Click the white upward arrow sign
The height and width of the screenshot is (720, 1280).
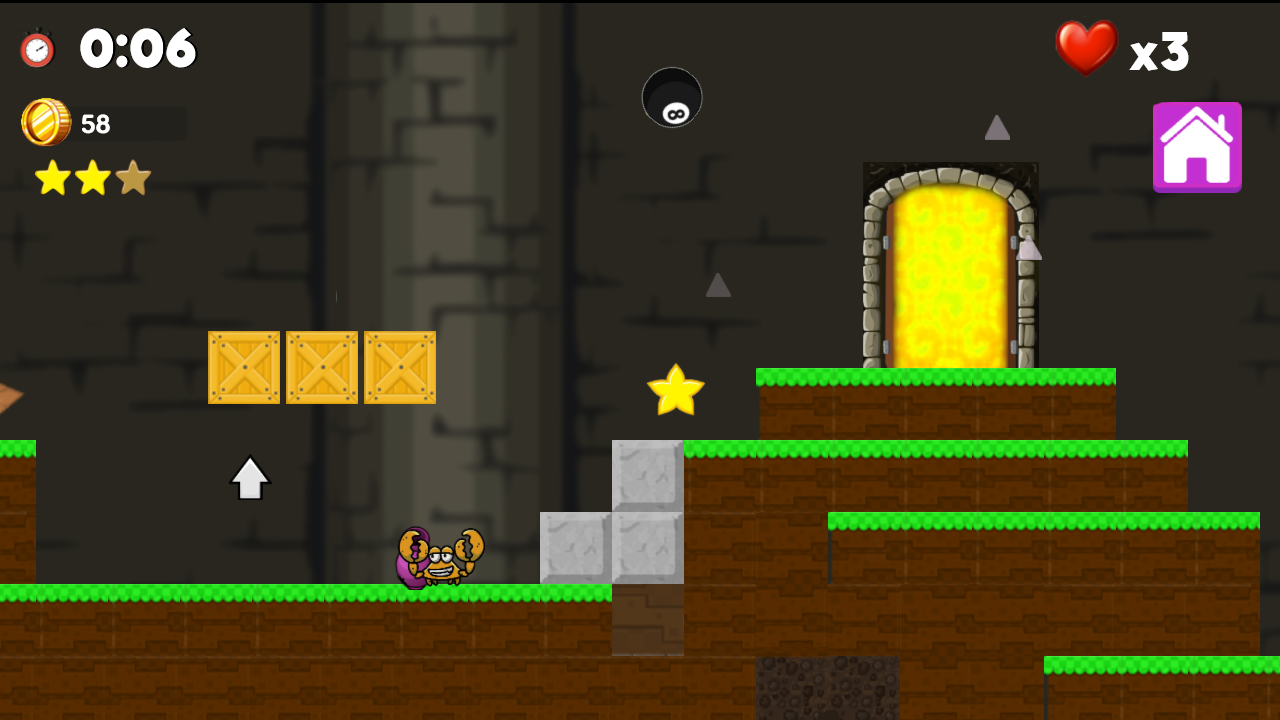[x=250, y=477]
